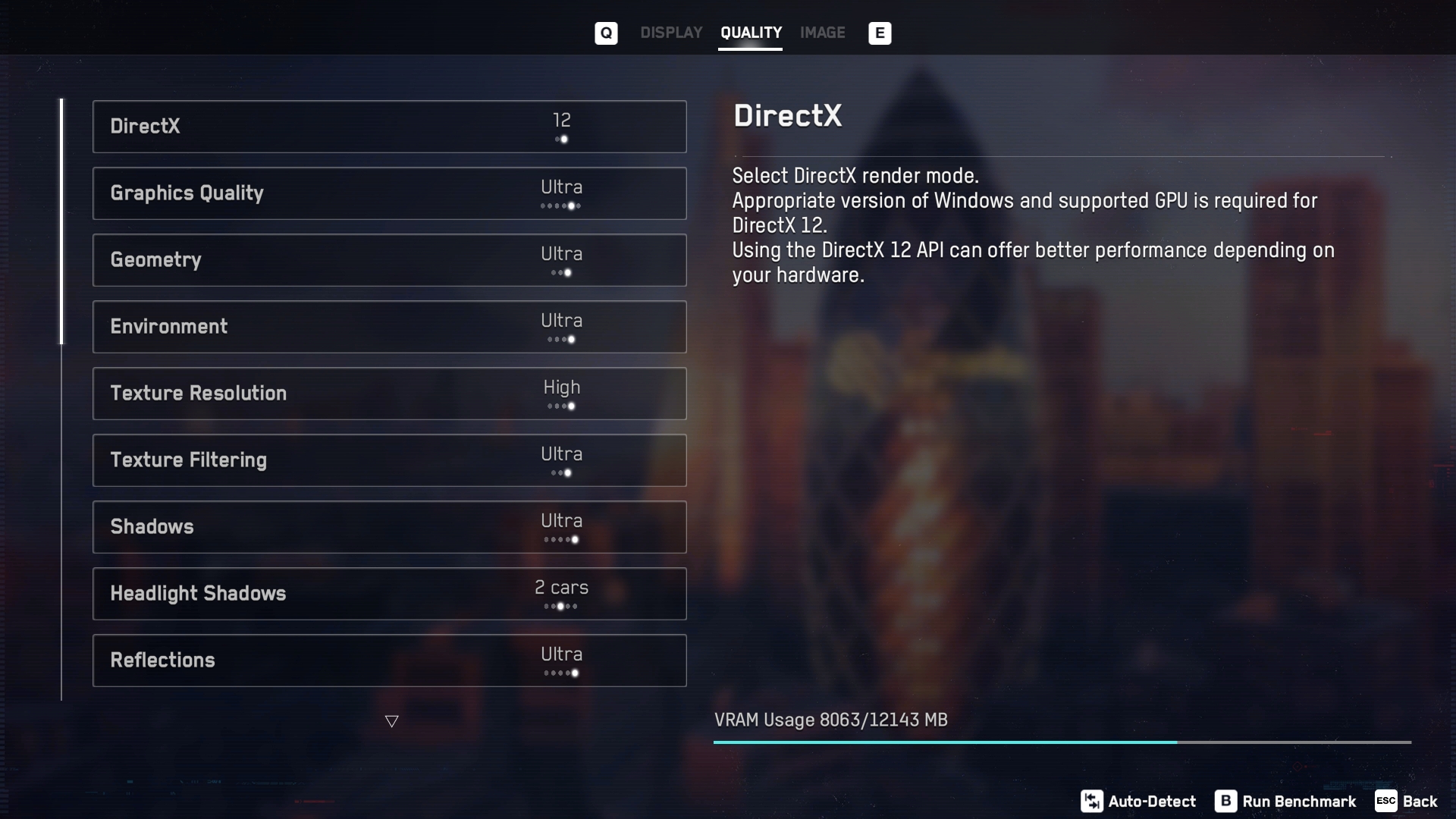Click the down arrow below the settings list

click(x=391, y=721)
